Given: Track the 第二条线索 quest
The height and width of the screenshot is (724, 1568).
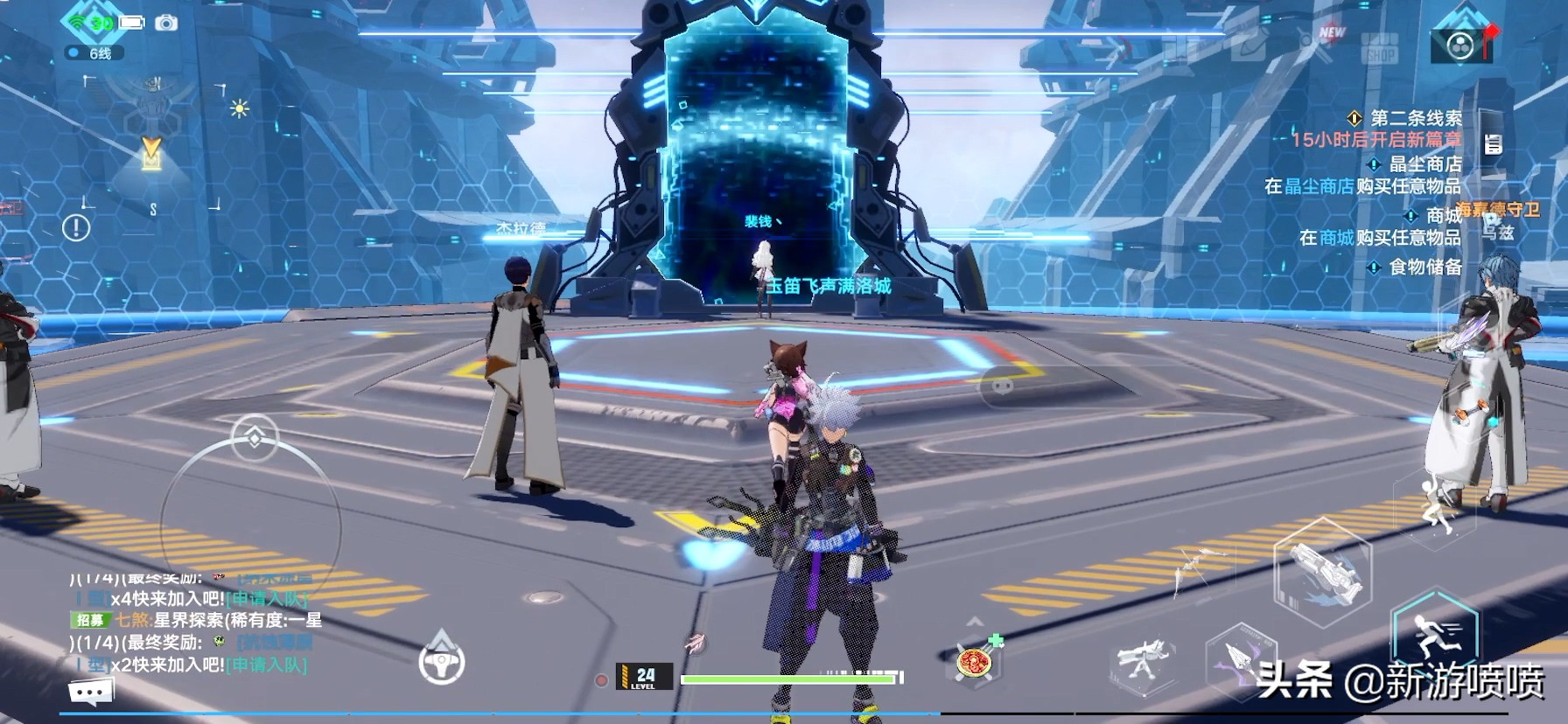Looking at the screenshot, I should coord(1415,118).
